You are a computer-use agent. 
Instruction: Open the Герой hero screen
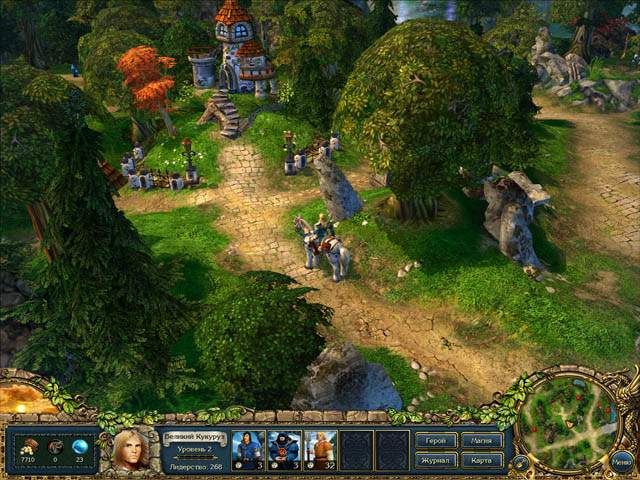click(x=435, y=440)
